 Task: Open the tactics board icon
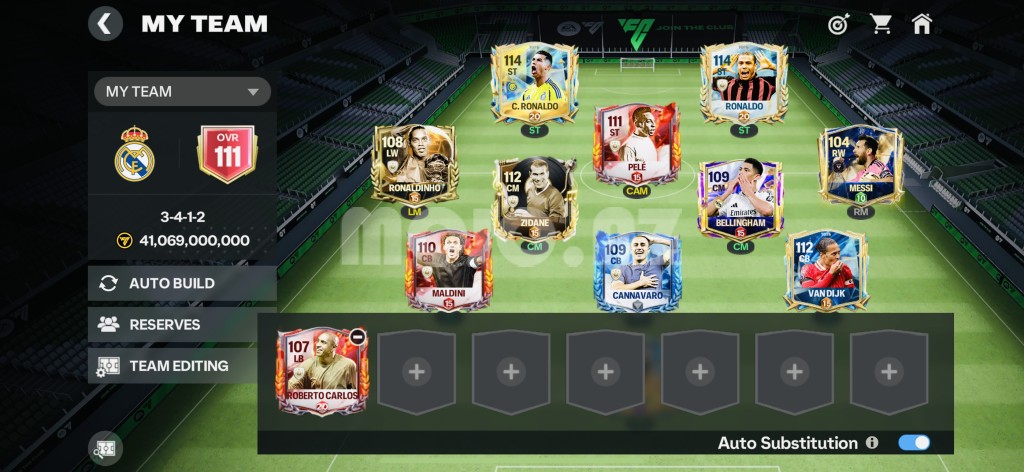[104, 449]
